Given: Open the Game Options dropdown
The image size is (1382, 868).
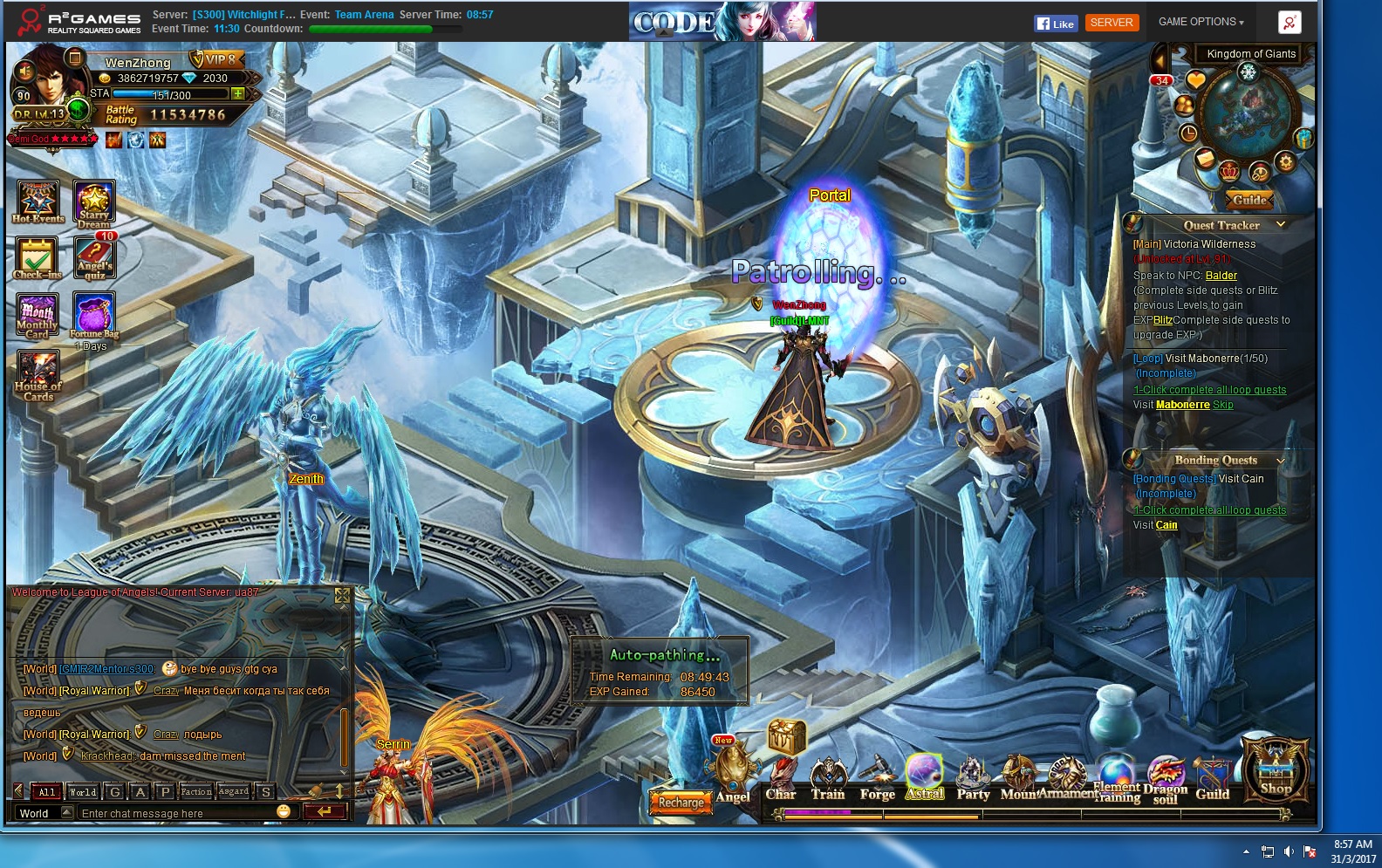Looking at the screenshot, I should [1201, 22].
